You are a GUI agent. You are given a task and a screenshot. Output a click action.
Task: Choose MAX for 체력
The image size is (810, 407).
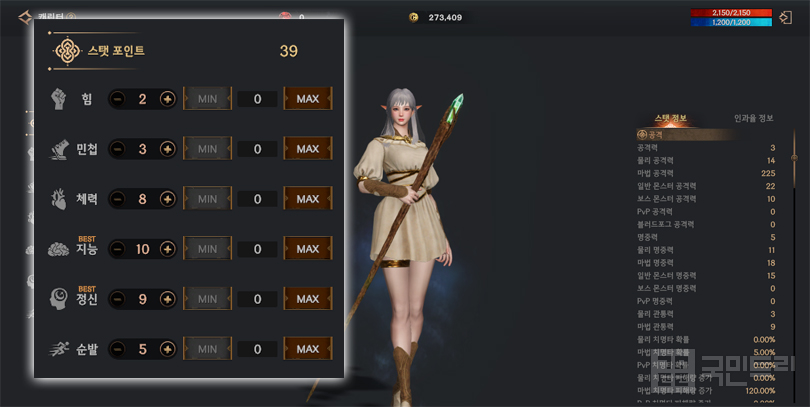(x=307, y=199)
